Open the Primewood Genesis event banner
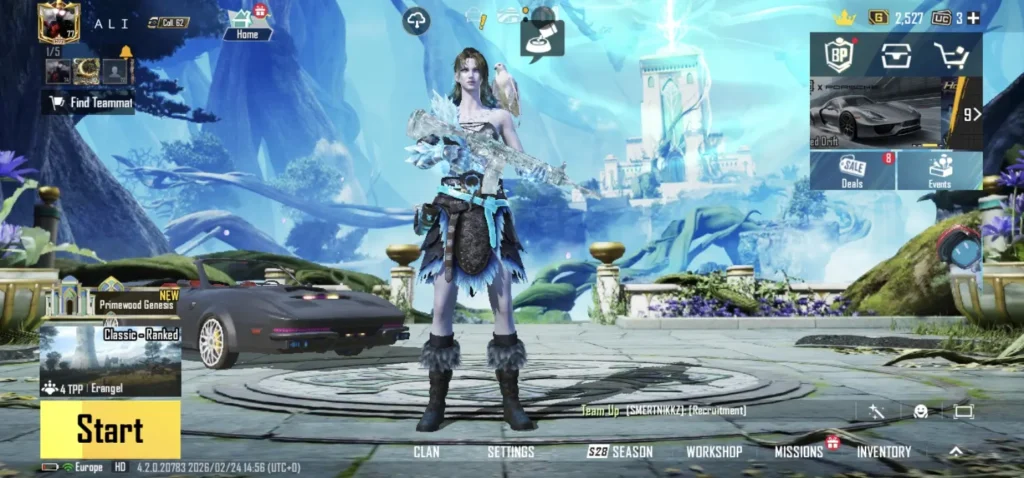Image resolution: width=1024 pixels, height=478 pixels. point(110,296)
